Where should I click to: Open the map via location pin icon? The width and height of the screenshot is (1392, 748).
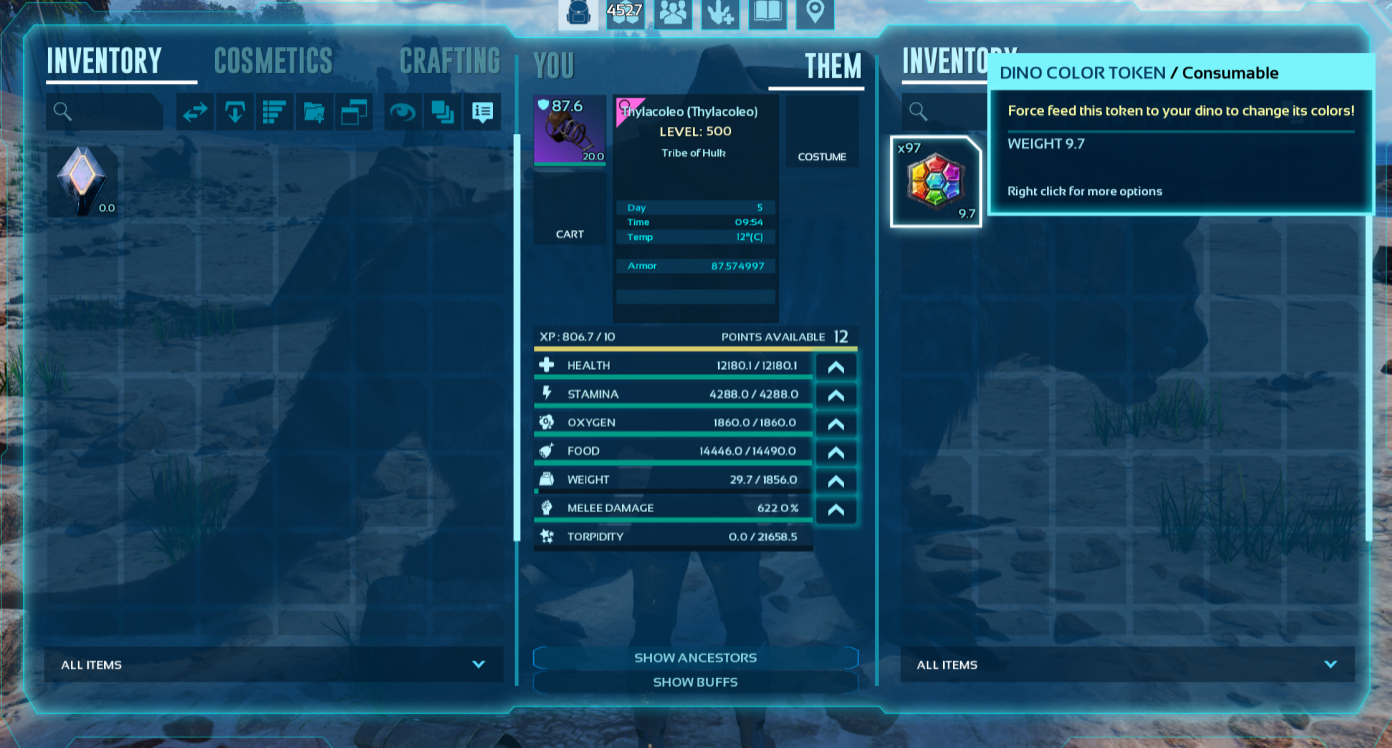[x=813, y=14]
